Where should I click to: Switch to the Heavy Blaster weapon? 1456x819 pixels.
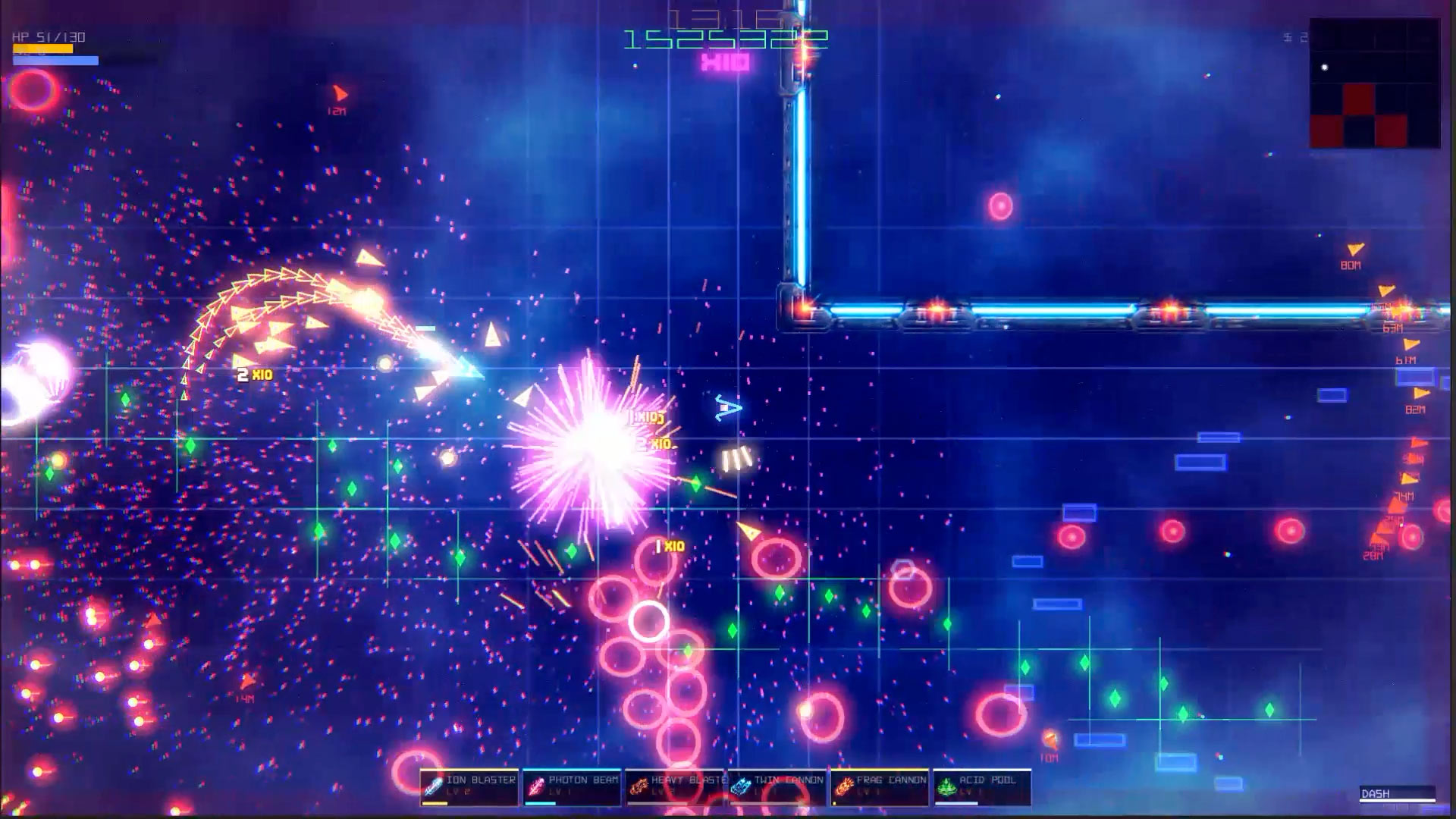pyautogui.click(x=675, y=787)
